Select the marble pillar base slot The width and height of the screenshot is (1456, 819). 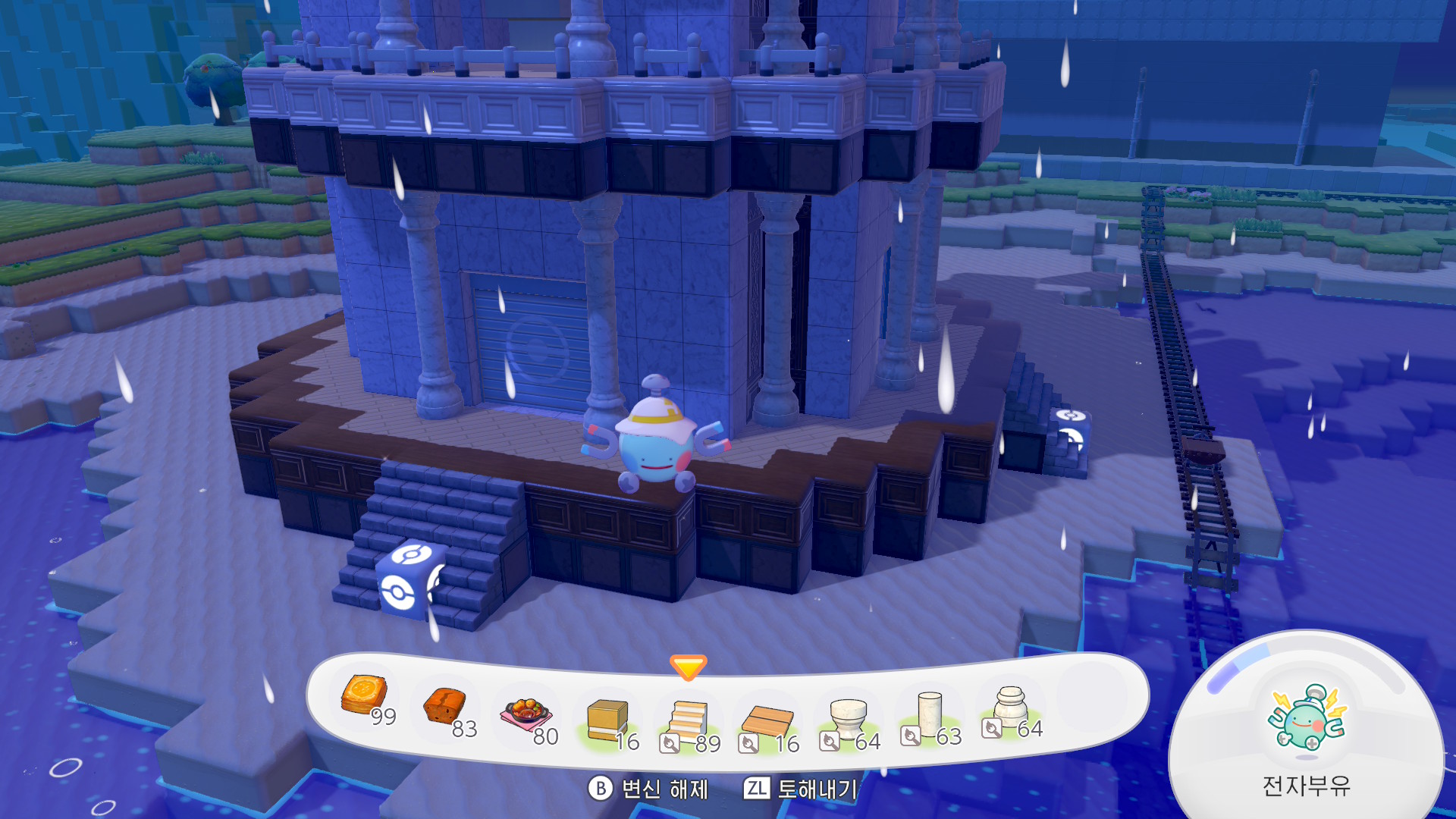click(x=1010, y=706)
